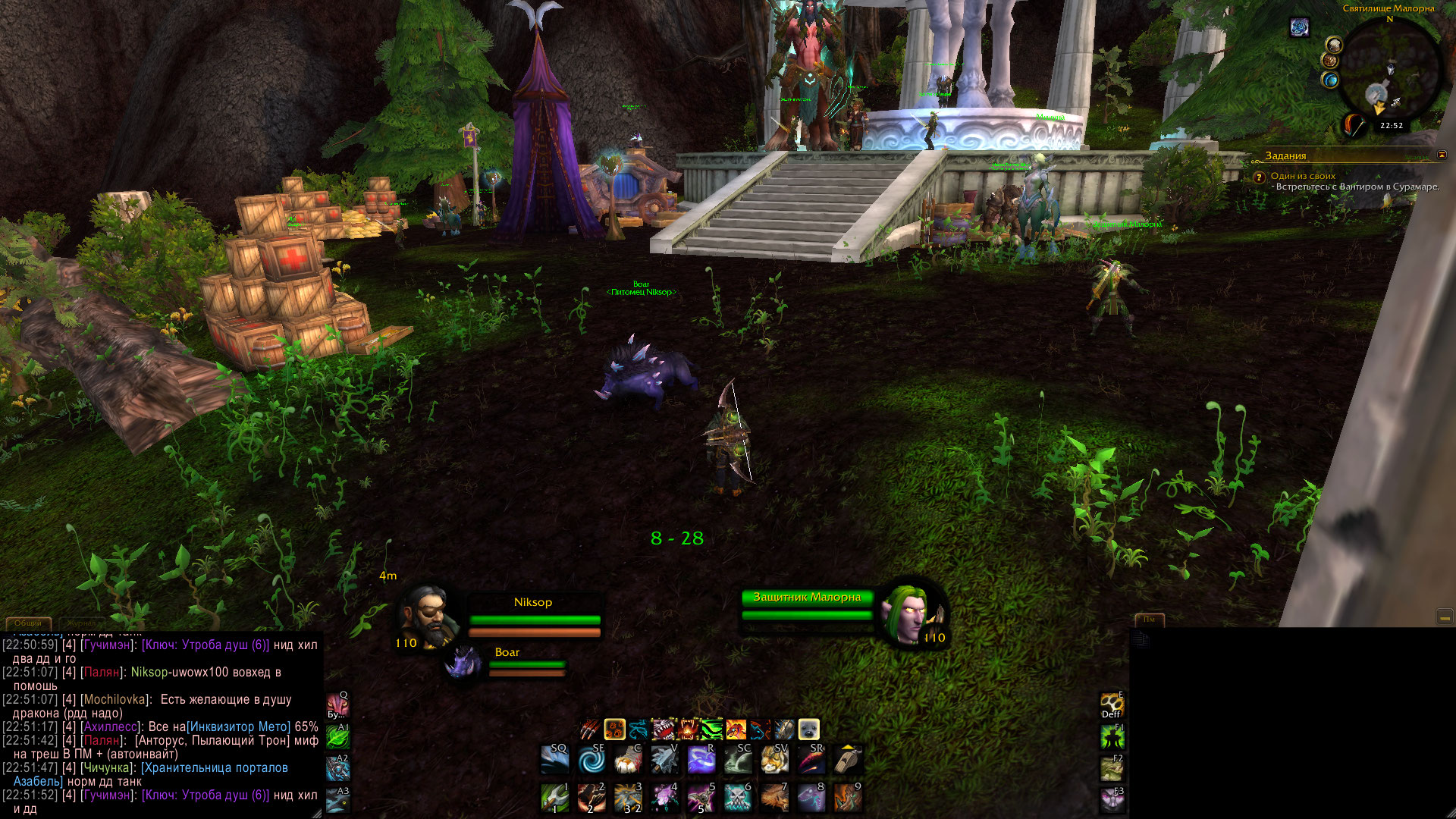The image size is (1456, 819).
Task: Activate the blue swirl ability bound to SE
Action: click(x=591, y=759)
